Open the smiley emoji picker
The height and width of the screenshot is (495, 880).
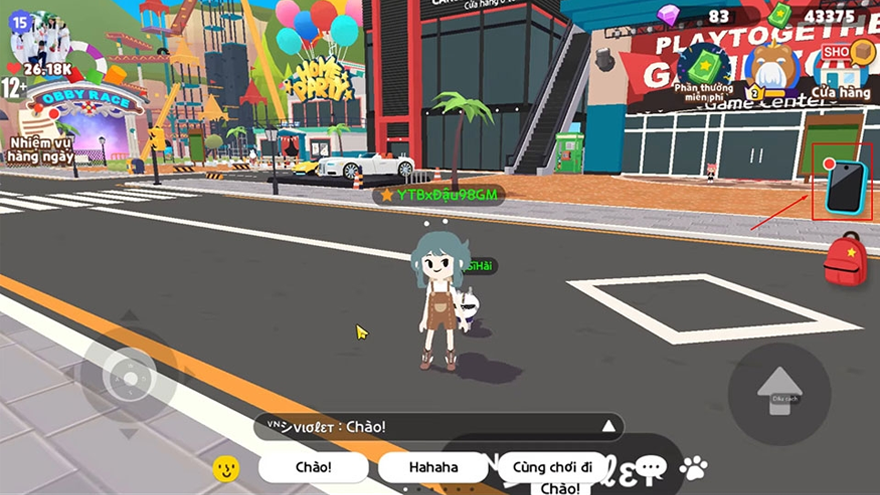pyautogui.click(x=226, y=467)
